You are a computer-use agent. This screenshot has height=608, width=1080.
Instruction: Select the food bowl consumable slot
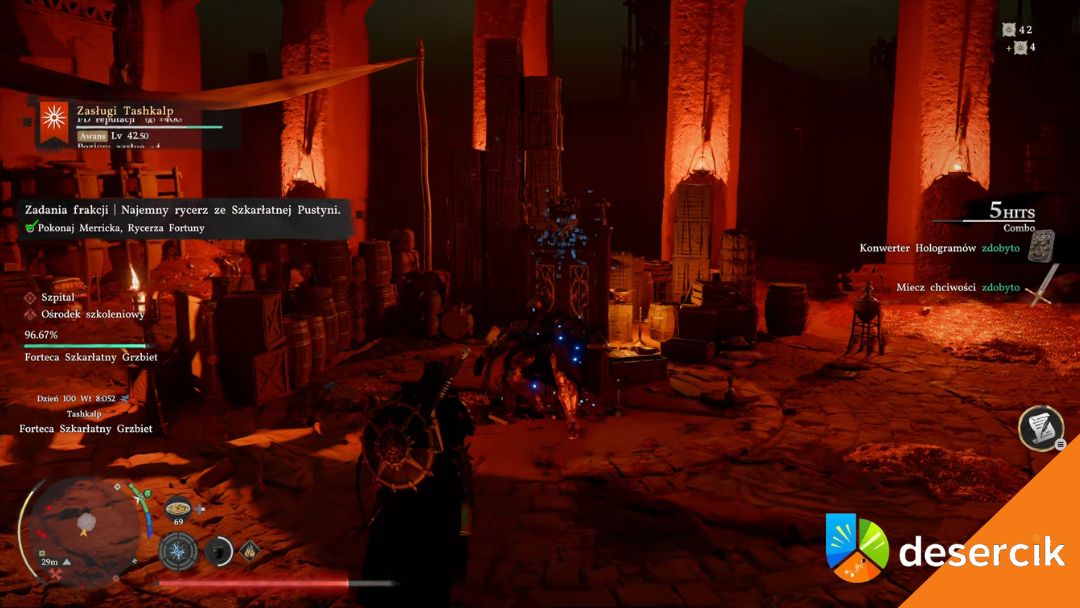pyautogui.click(x=178, y=506)
